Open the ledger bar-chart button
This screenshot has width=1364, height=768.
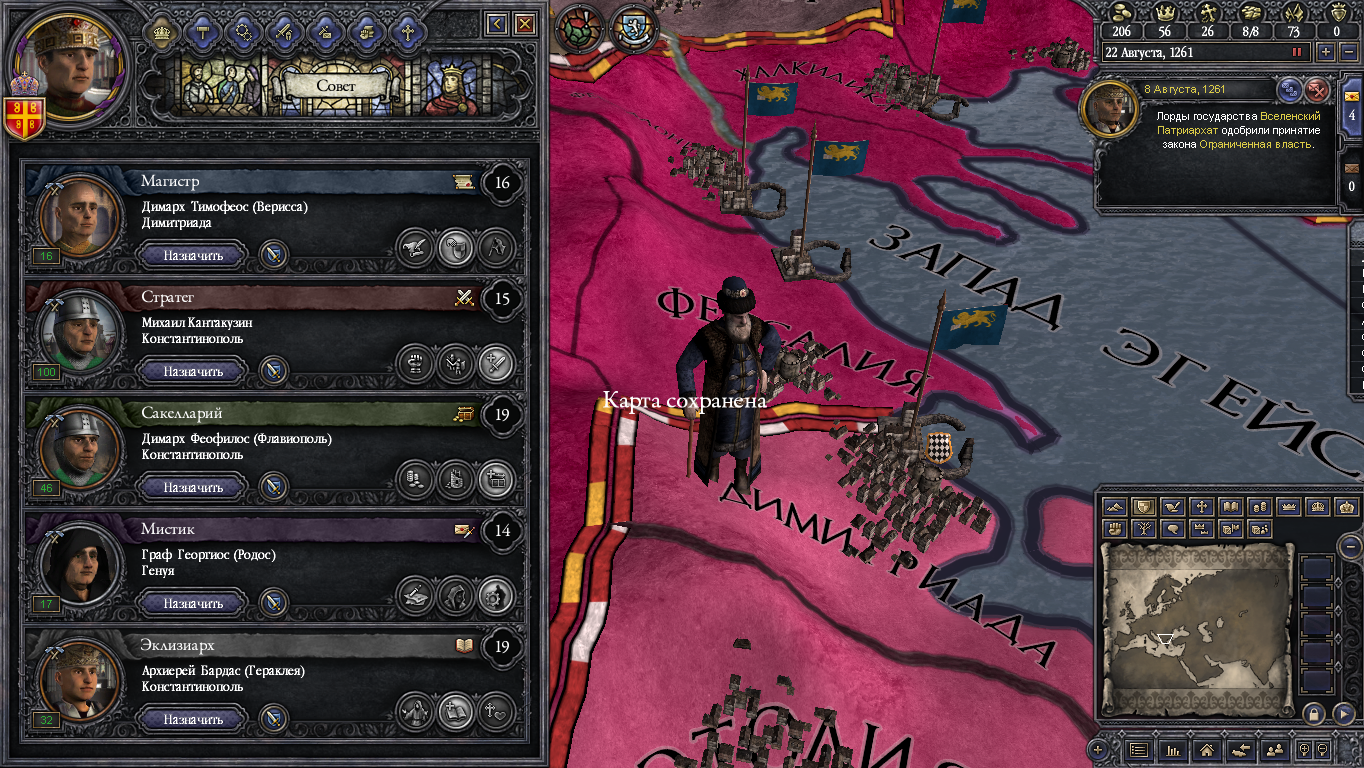(1171, 749)
